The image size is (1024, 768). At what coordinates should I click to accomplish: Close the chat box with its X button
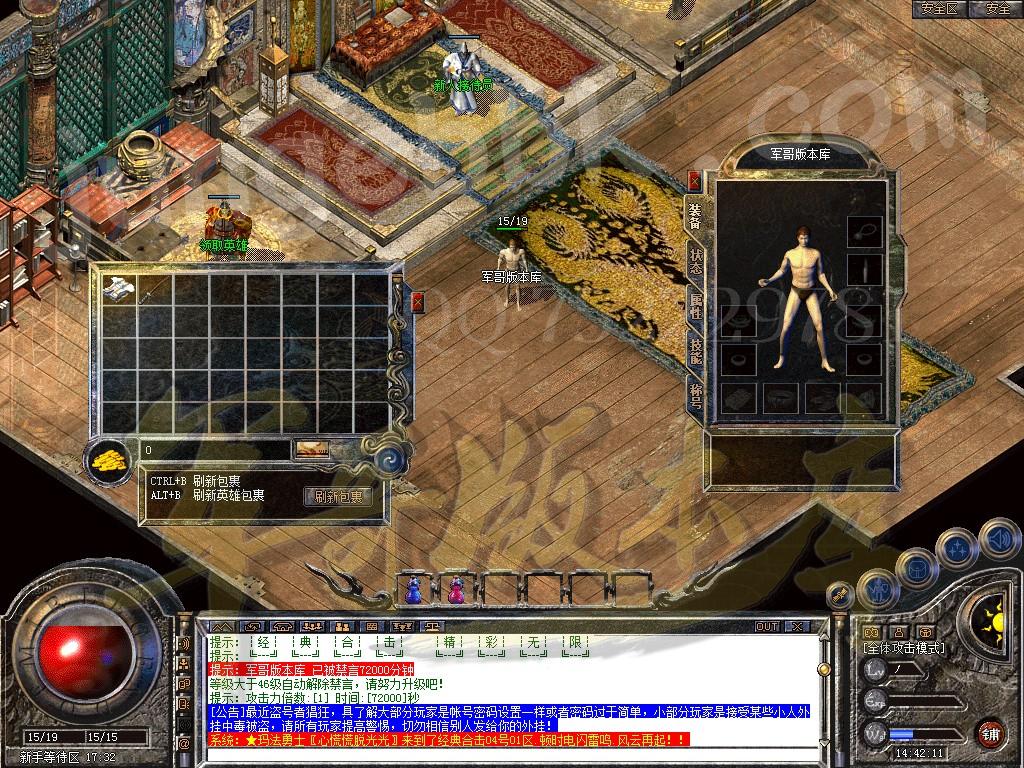coord(797,626)
